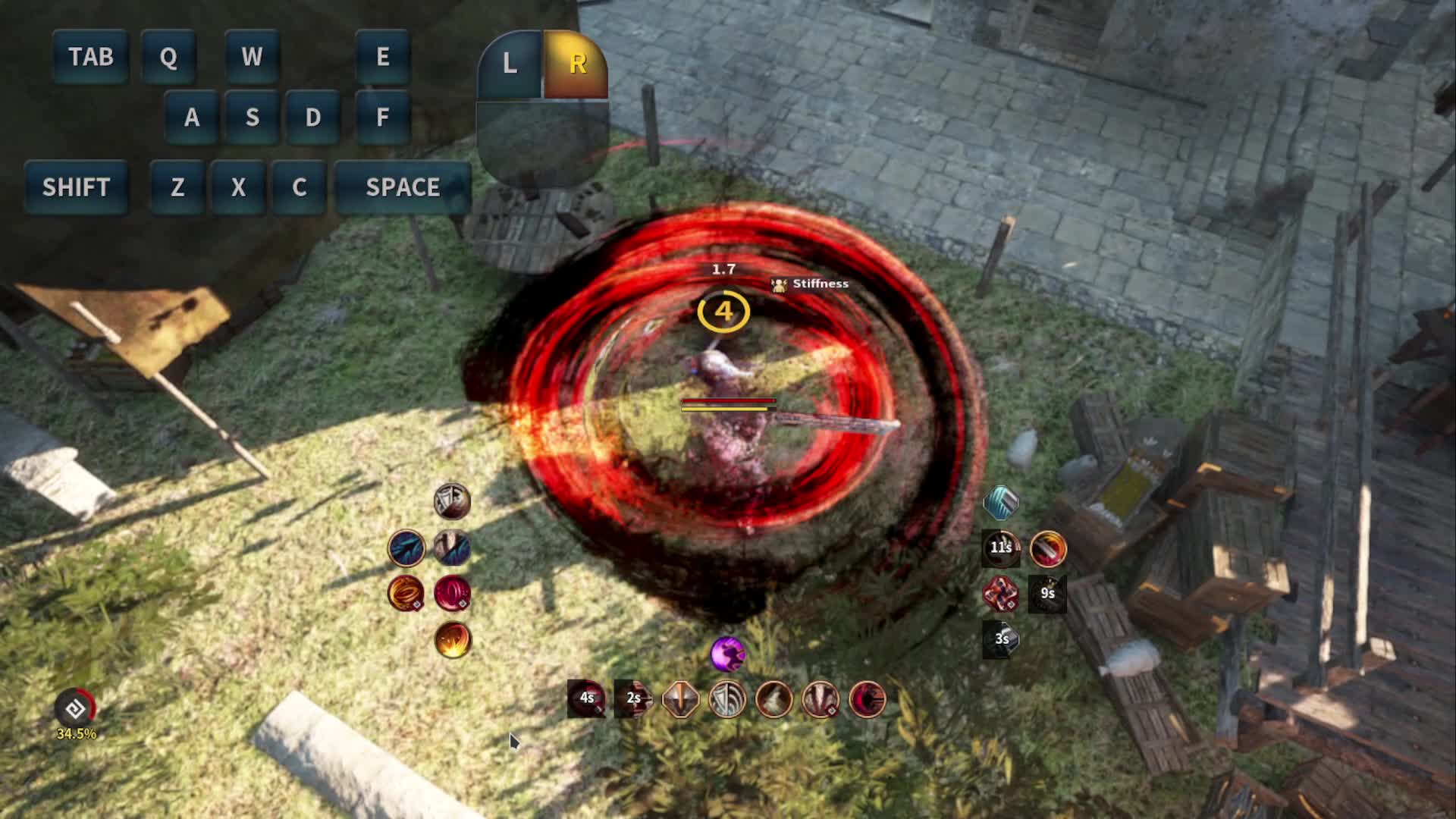Select the skill with the 2s cooldown
The image size is (1456, 819).
[633, 698]
